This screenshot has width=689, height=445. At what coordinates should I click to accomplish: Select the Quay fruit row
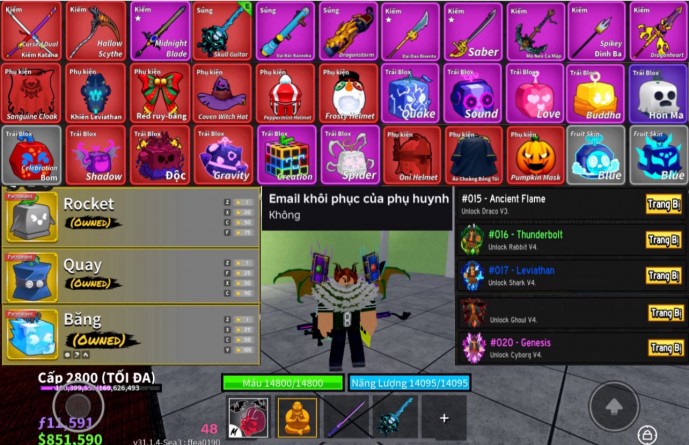point(130,276)
